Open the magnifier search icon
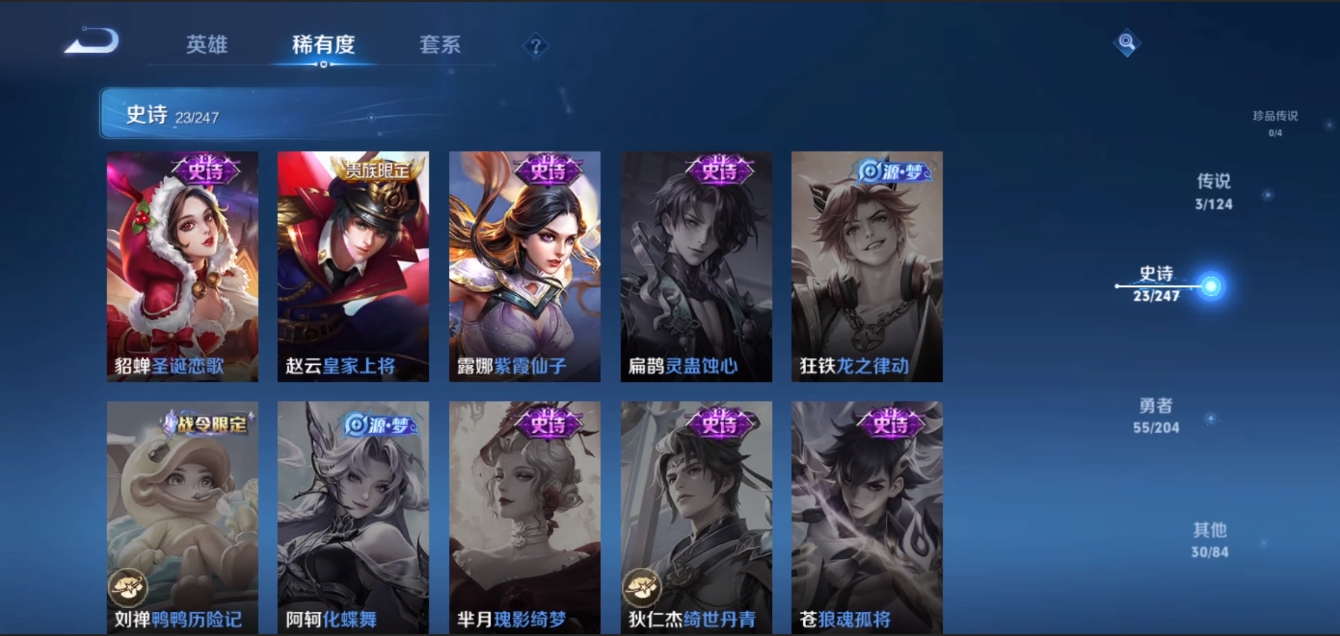Viewport: 1340px width, 636px height. (x=1127, y=42)
